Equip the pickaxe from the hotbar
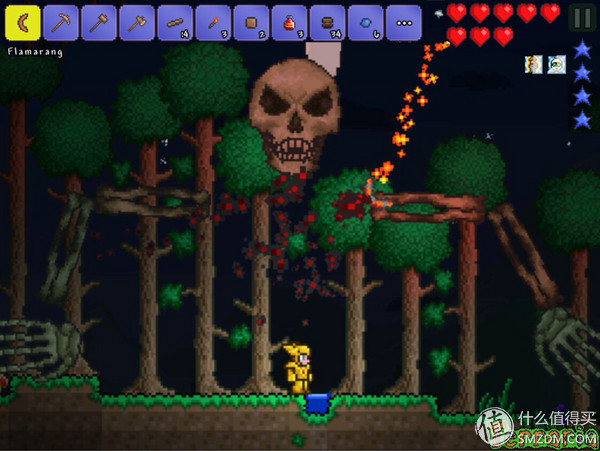600x451 pixels. click(61, 20)
